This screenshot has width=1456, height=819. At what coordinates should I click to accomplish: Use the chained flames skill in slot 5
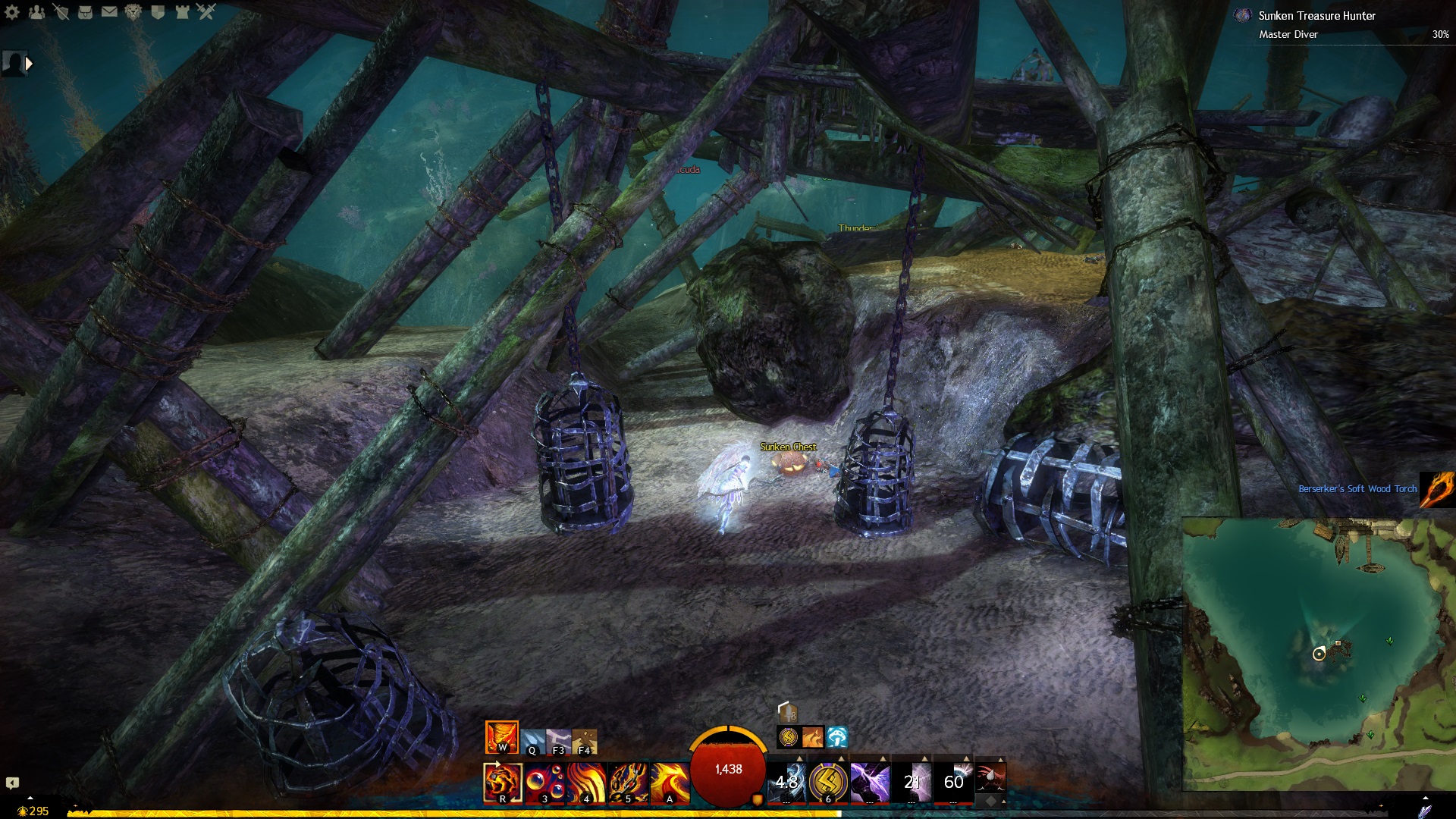click(628, 783)
